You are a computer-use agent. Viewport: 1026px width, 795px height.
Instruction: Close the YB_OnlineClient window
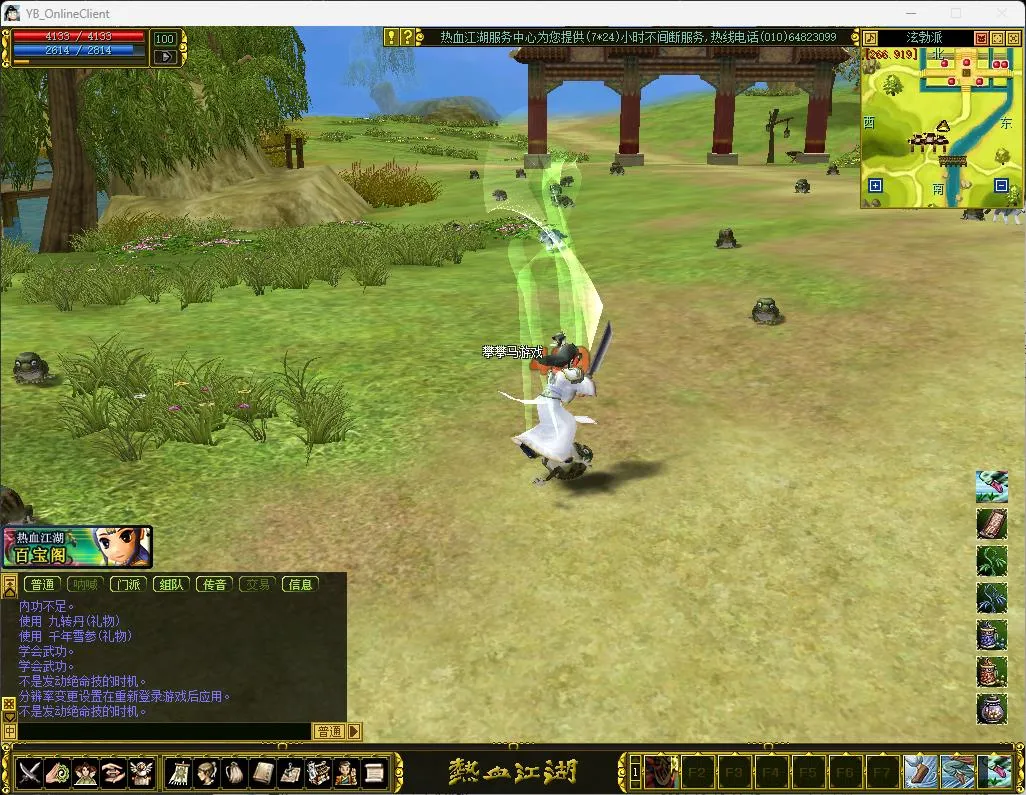point(1002,13)
